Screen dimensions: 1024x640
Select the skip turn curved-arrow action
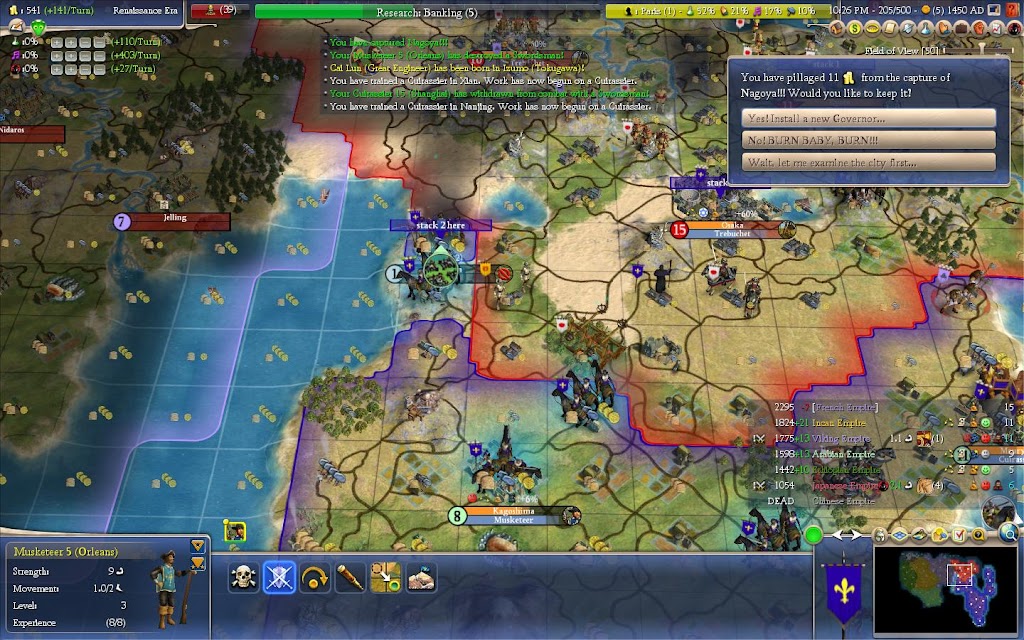coord(314,578)
